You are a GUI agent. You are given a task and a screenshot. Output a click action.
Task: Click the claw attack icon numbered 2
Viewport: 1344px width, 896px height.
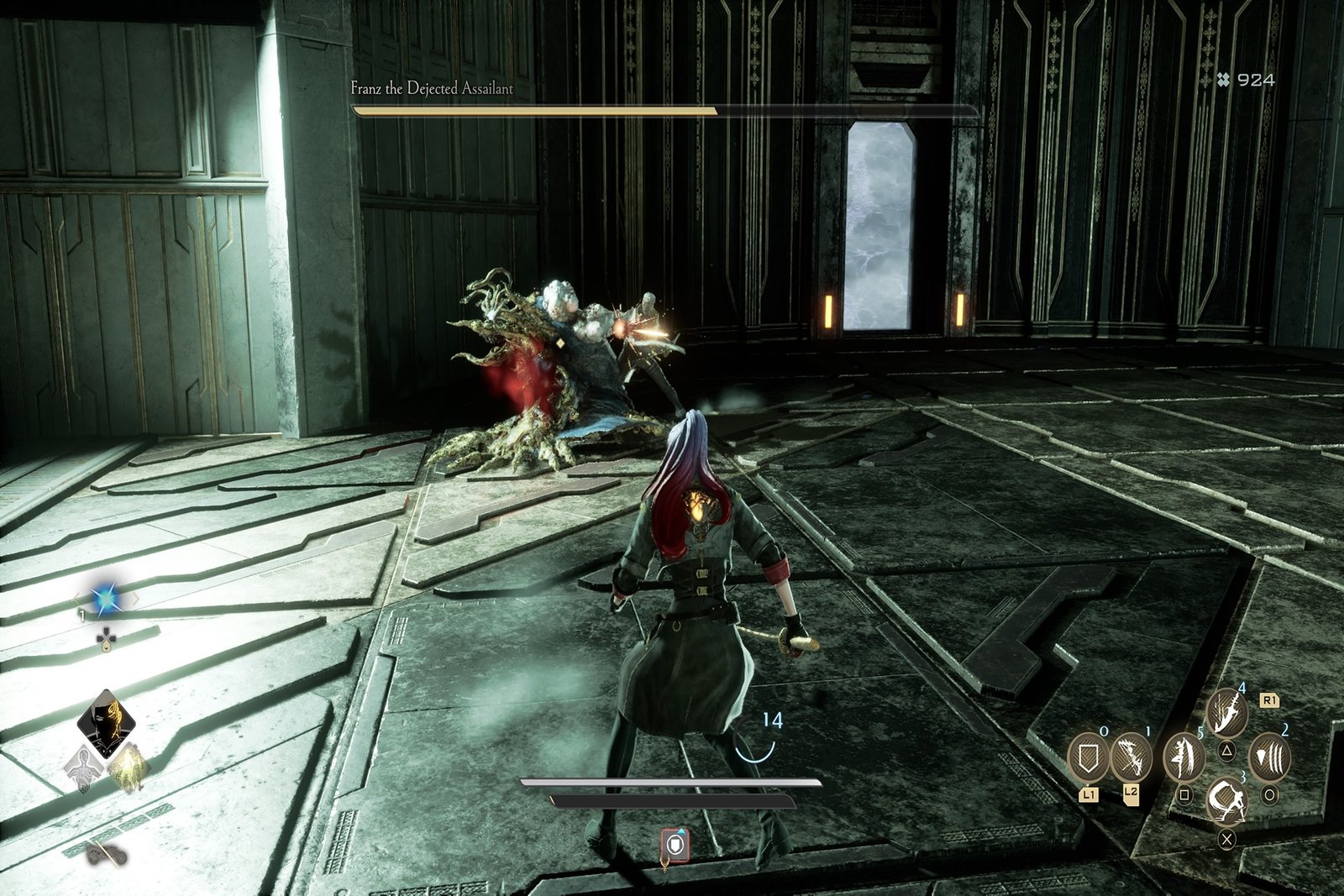coord(1269,757)
